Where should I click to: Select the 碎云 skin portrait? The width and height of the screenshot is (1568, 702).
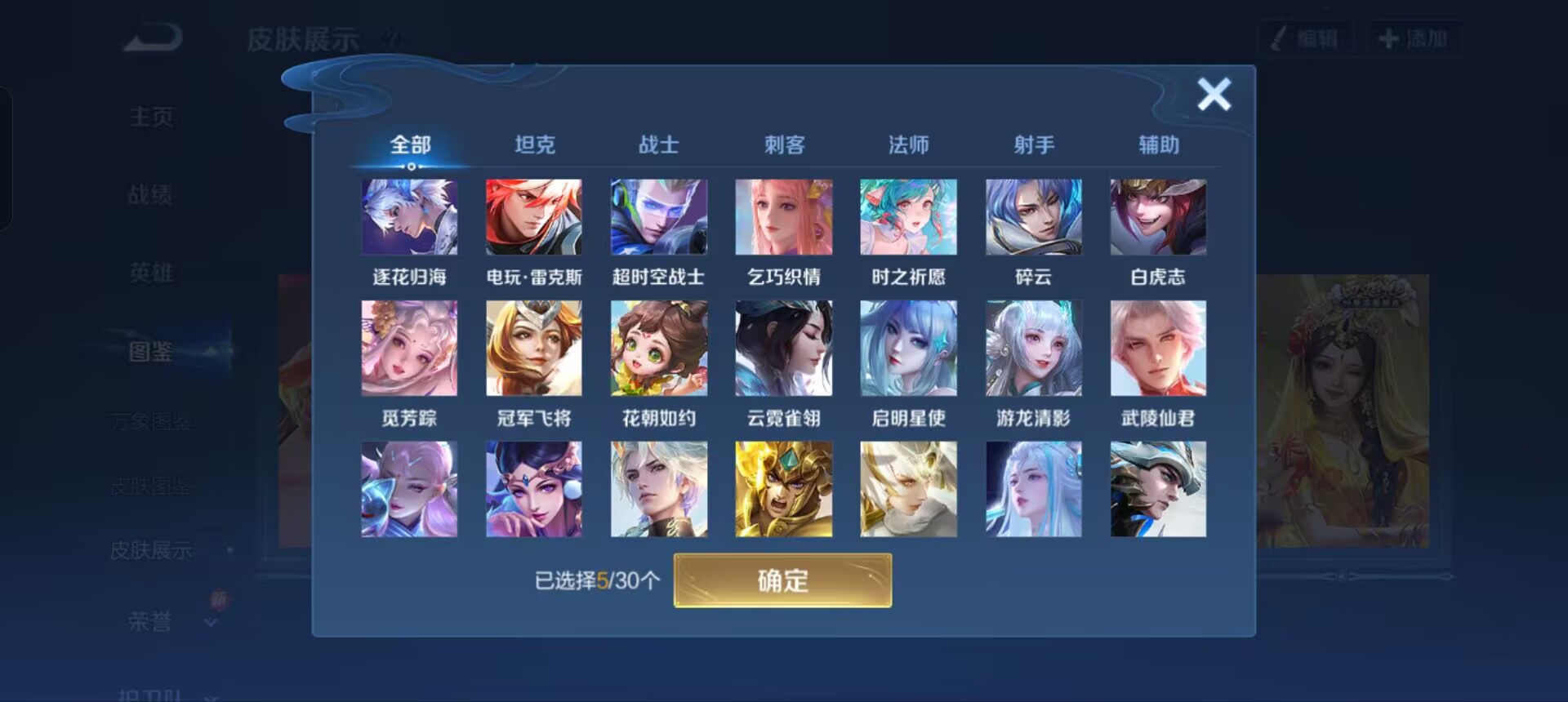(1033, 216)
